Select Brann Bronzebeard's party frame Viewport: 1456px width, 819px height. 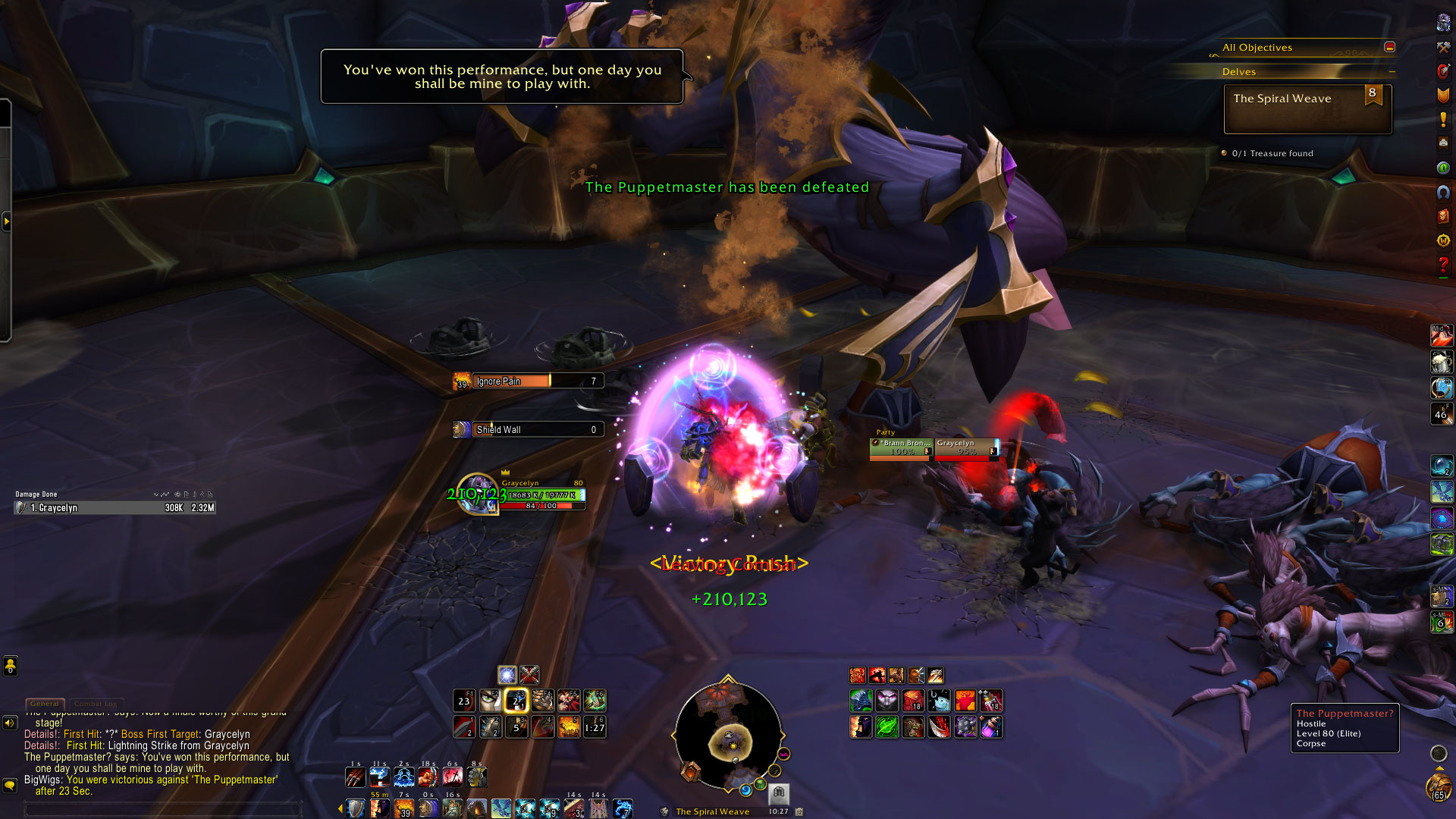(x=901, y=448)
